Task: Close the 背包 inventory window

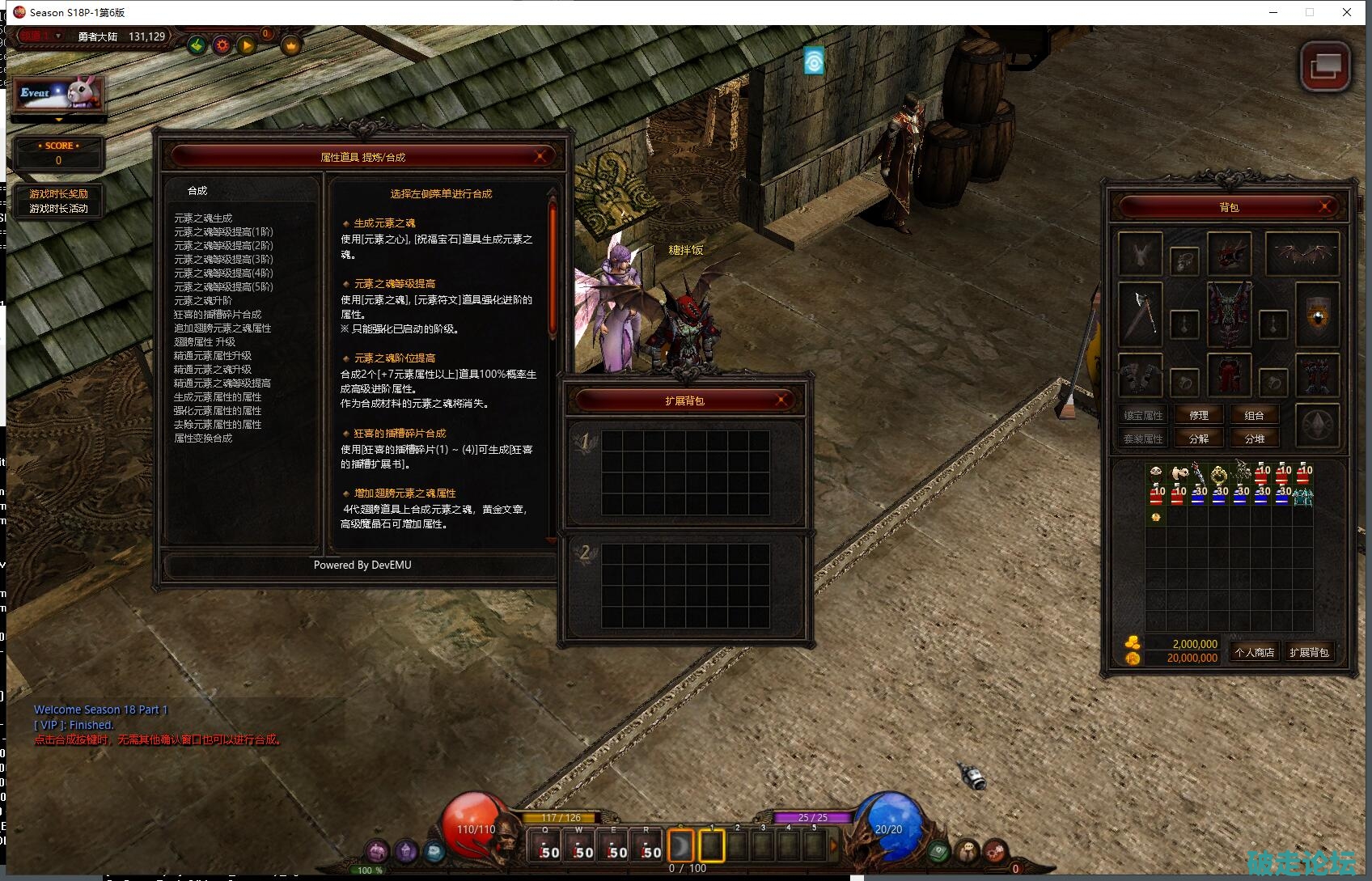Action: [x=1325, y=207]
